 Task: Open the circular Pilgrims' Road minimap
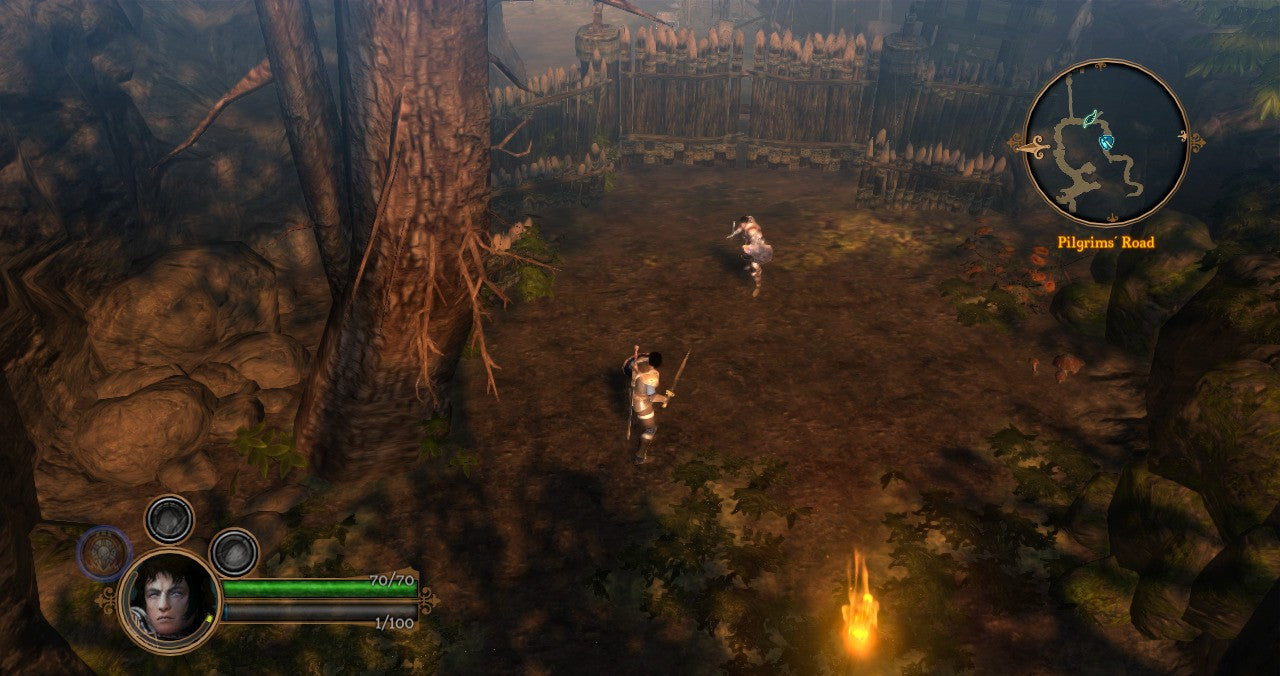[1106, 142]
